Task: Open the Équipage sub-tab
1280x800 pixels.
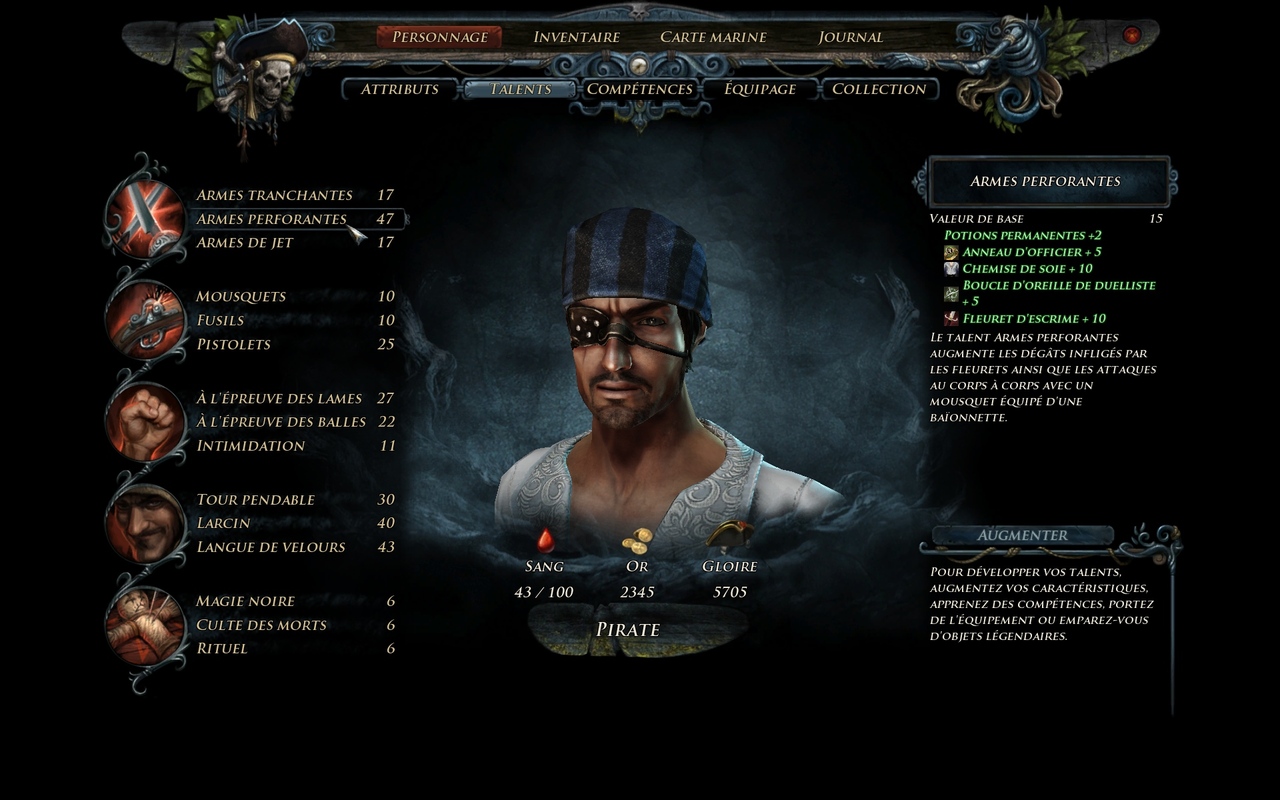Action: pyautogui.click(x=760, y=89)
